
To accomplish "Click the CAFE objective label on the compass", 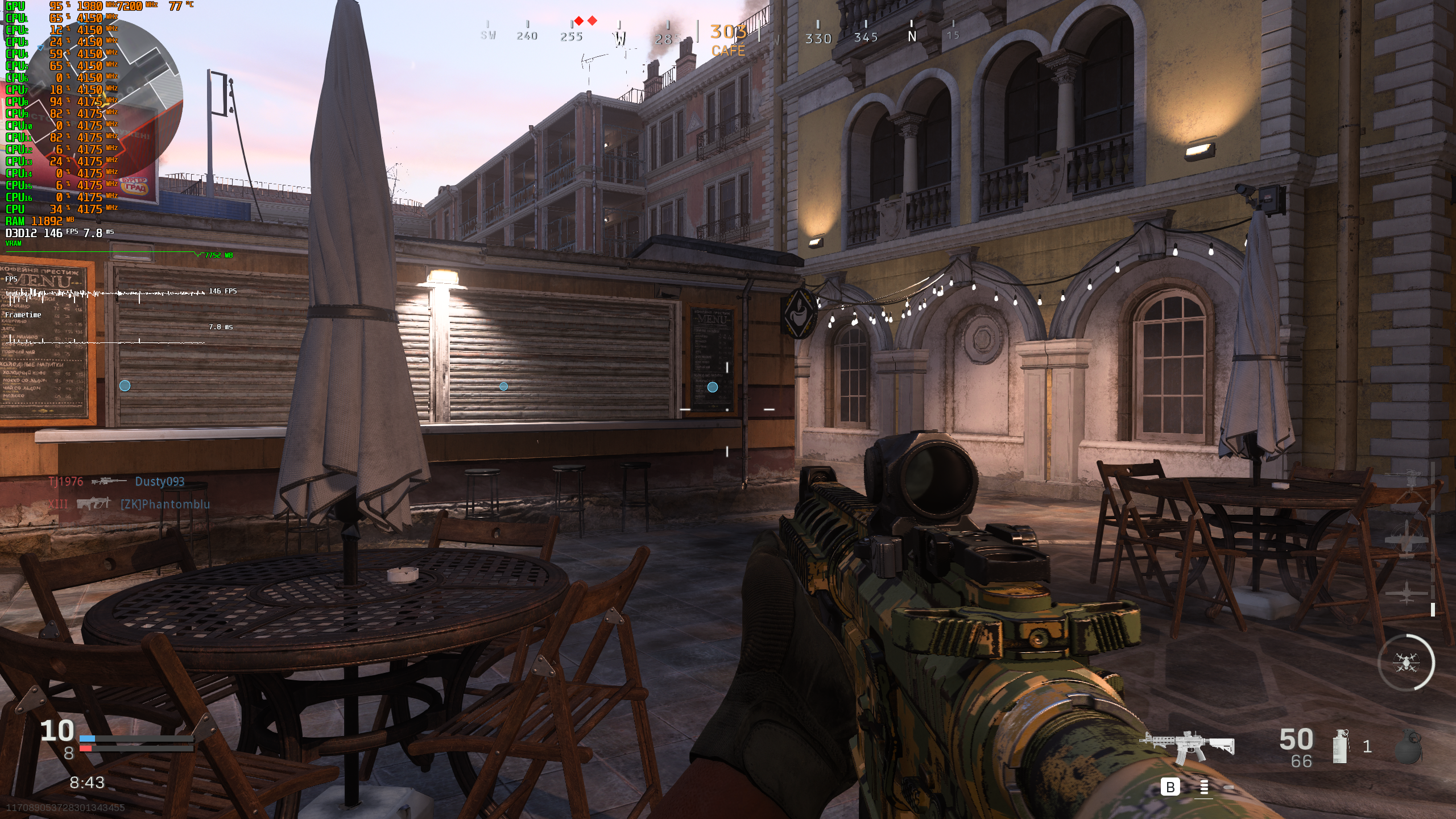I will coord(729,51).
